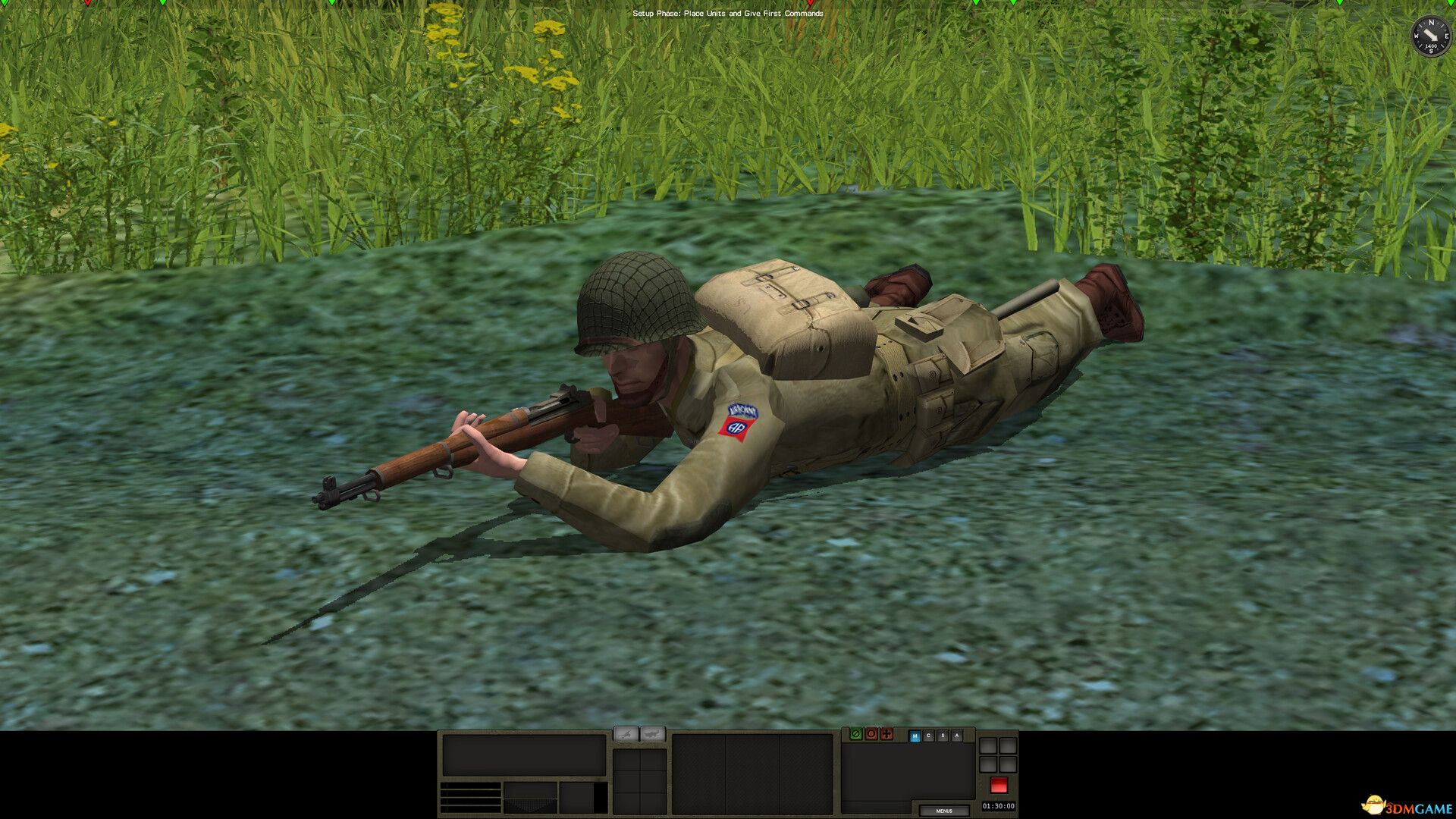Click the green no-target command icon
This screenshot has height=819, width=1456.
tap(855, 735)
